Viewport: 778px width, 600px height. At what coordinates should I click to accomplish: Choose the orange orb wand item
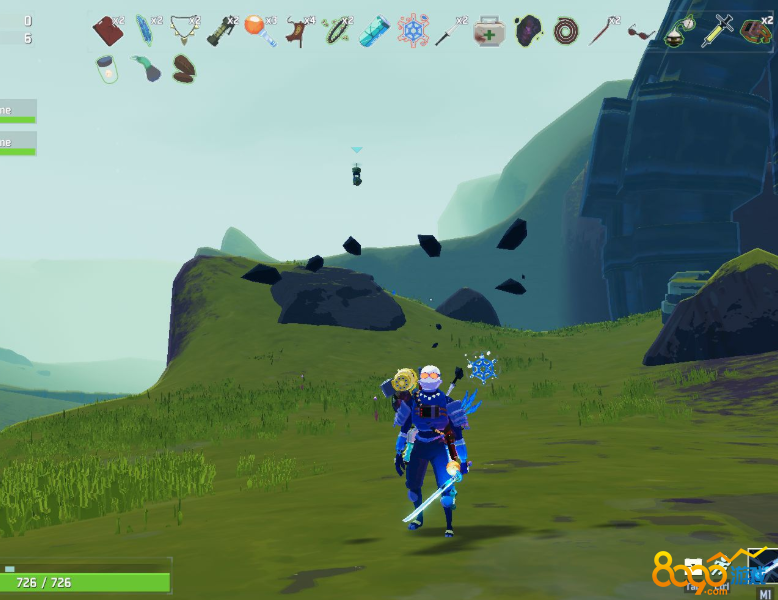pyautogui.click(x=258, y=30)
